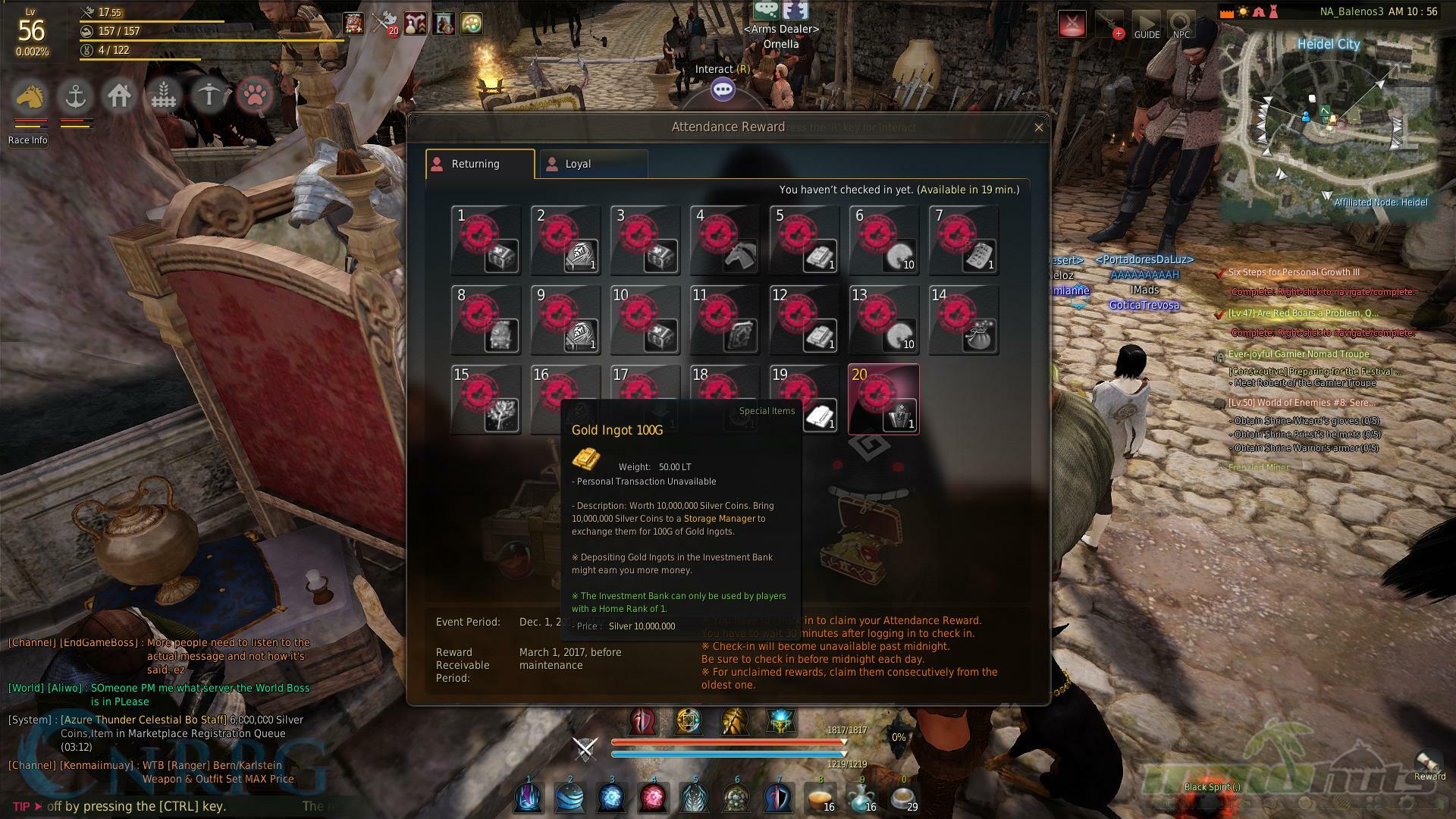
Task: Select the paw print pet icon
Action: [256, 96]
